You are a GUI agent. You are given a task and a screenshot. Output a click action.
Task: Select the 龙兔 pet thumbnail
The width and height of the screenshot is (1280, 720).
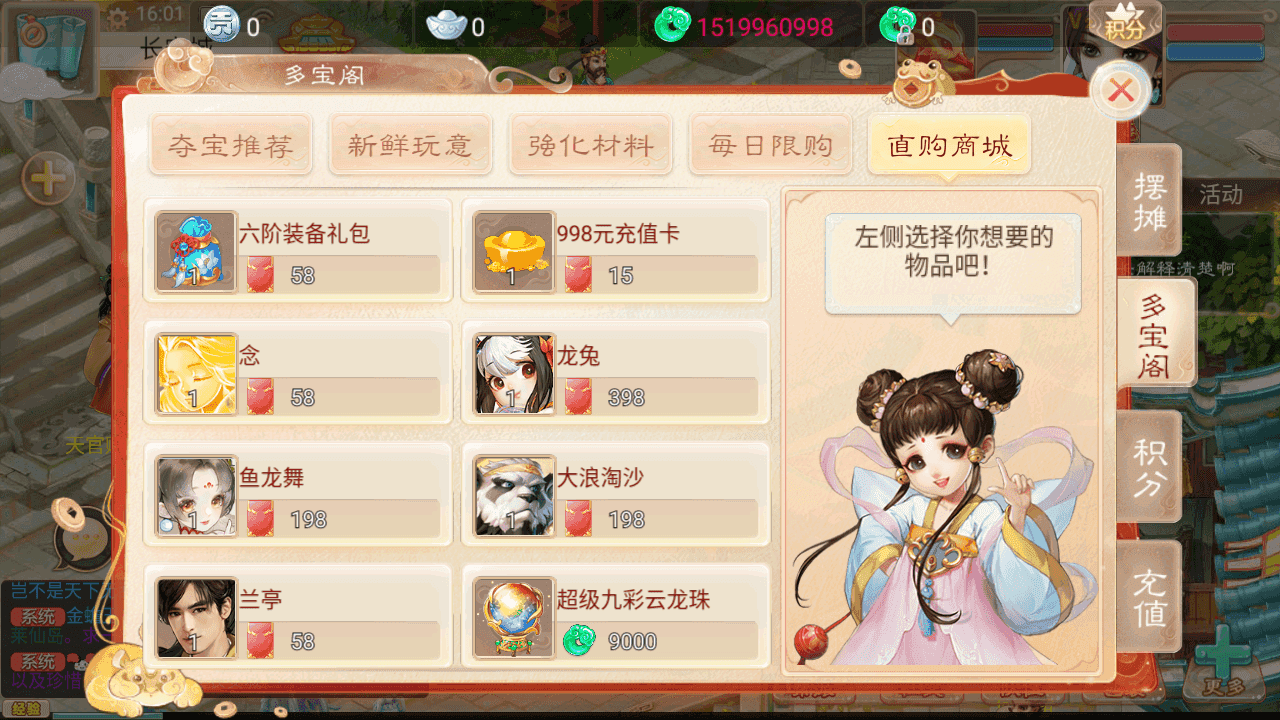(513, 375)
